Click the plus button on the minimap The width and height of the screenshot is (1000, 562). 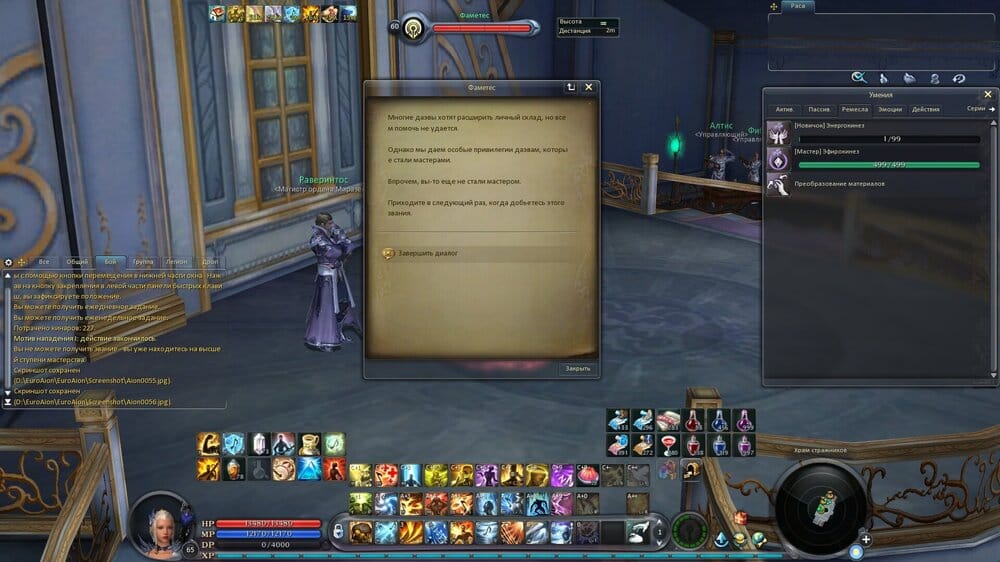866,540
